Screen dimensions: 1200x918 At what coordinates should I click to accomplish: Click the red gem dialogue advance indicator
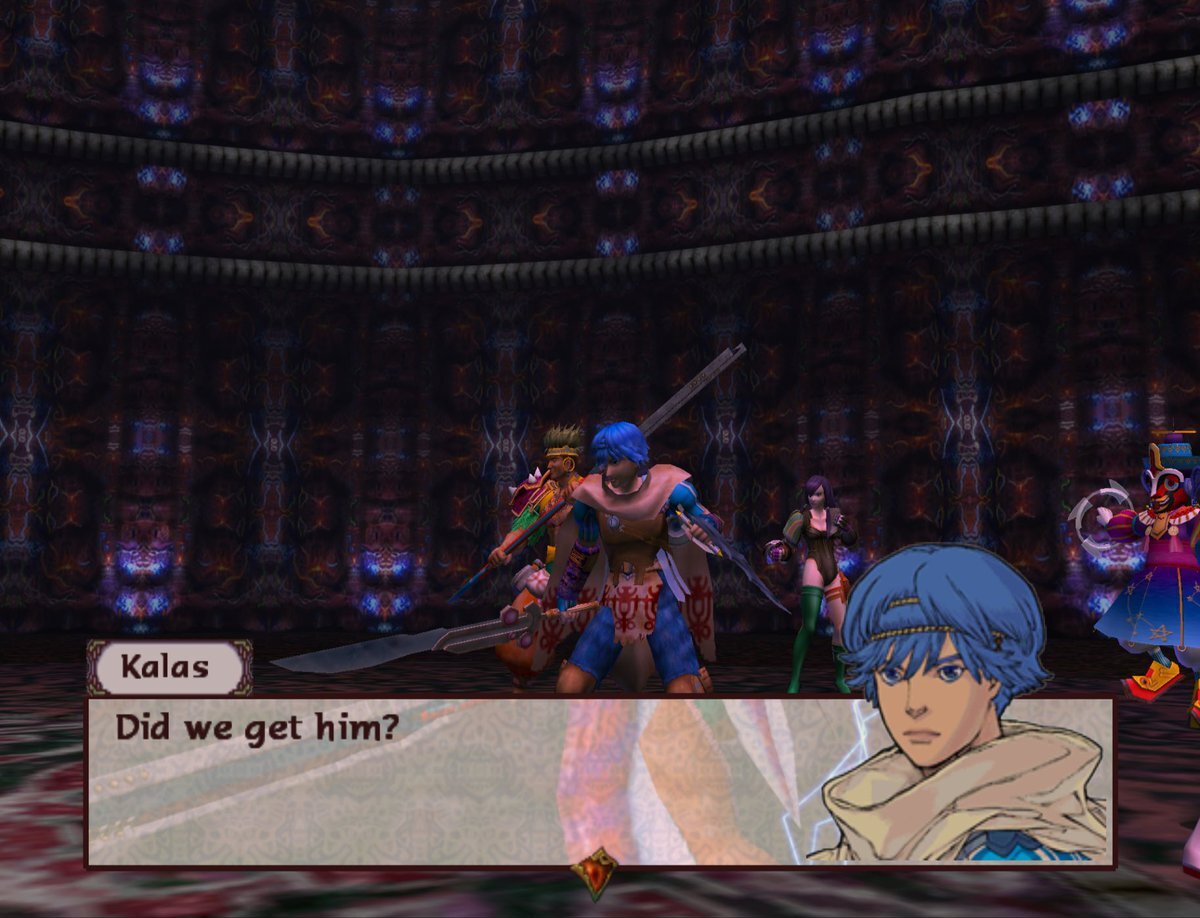point(596,871)
